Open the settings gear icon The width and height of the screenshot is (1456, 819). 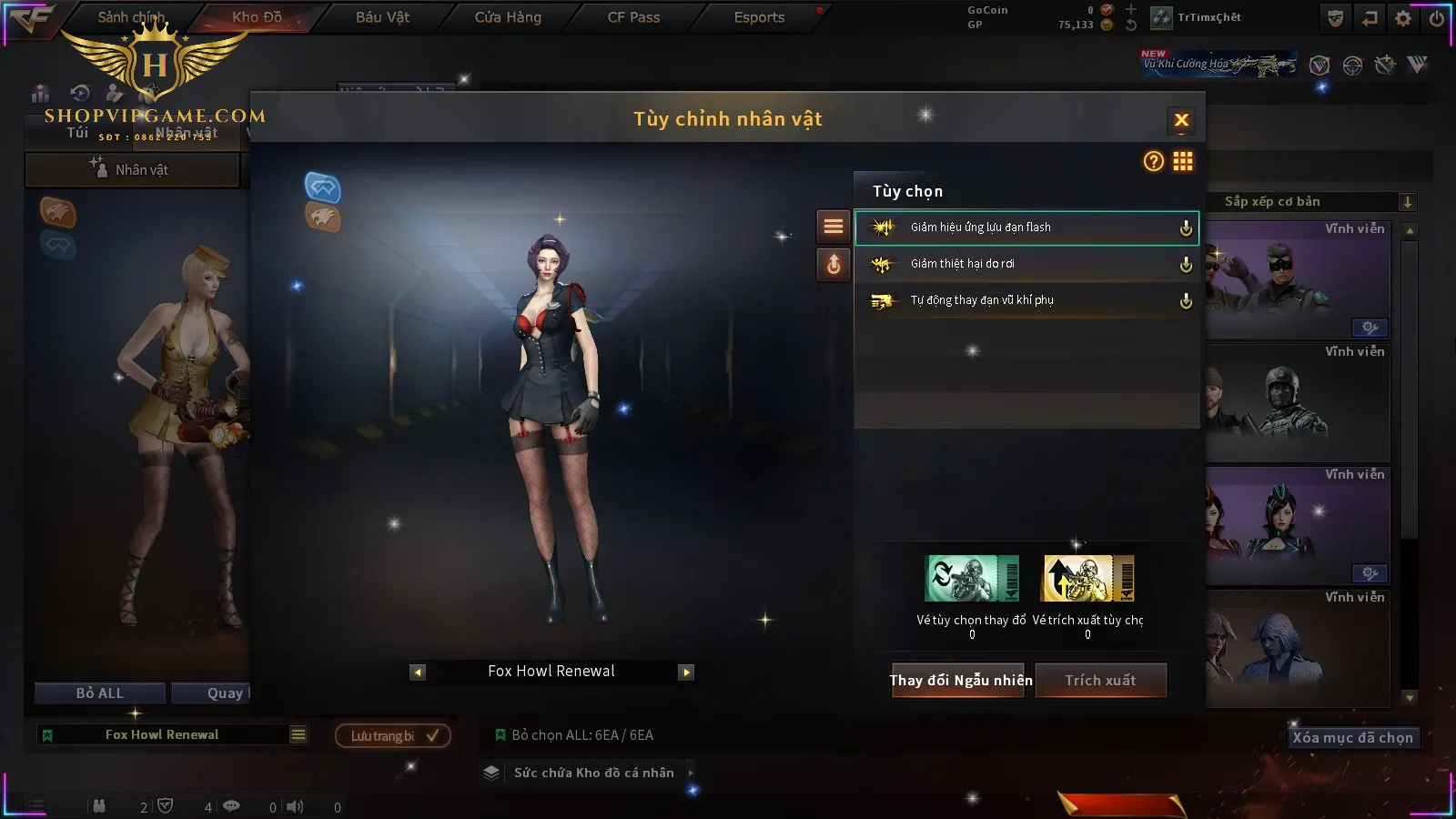tap(1403, 18)
